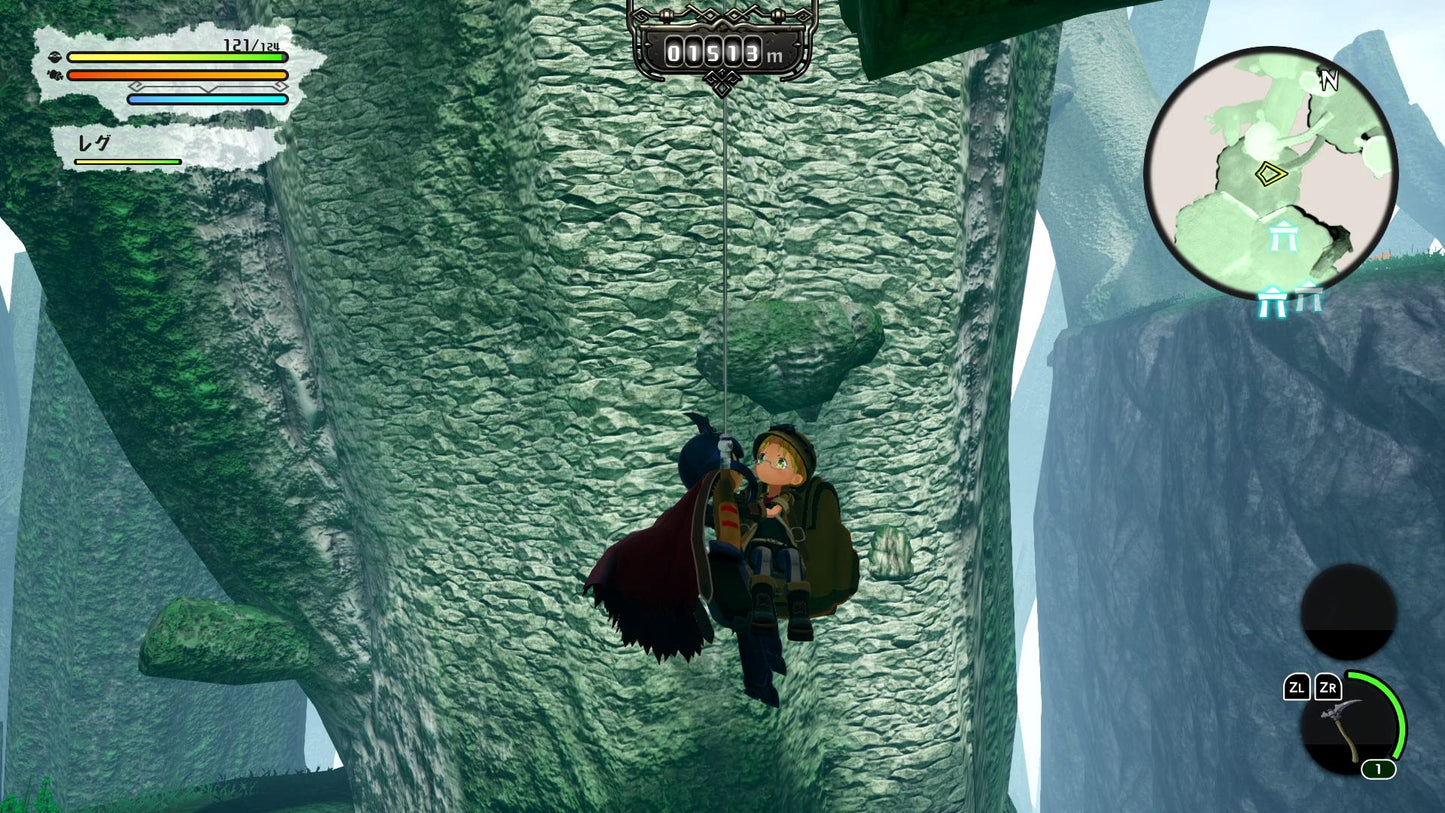Click the green durability arc around the pickaxe
The image size is (1445, 813).
1400,716
